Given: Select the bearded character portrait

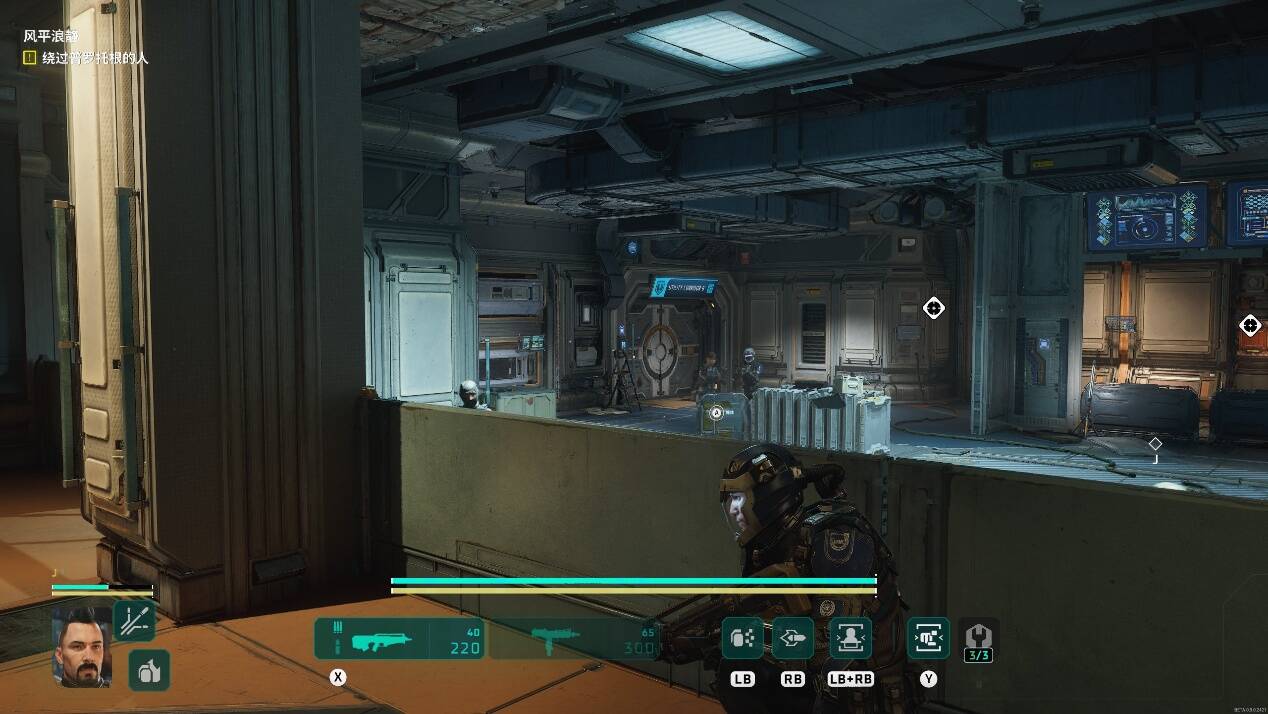Looking at the screenshot, I should tap(82, 645).
